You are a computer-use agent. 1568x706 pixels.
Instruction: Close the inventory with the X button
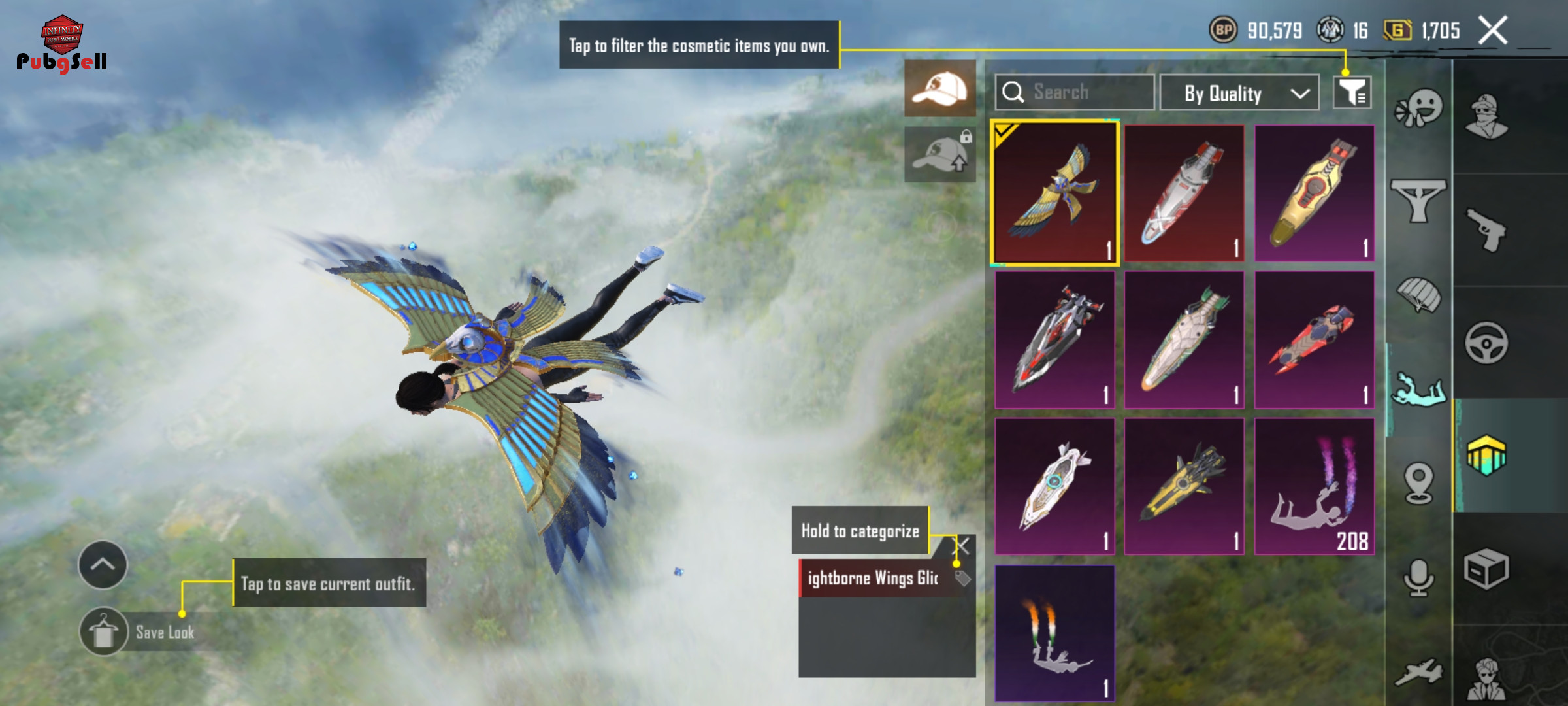coord(1493,30)
